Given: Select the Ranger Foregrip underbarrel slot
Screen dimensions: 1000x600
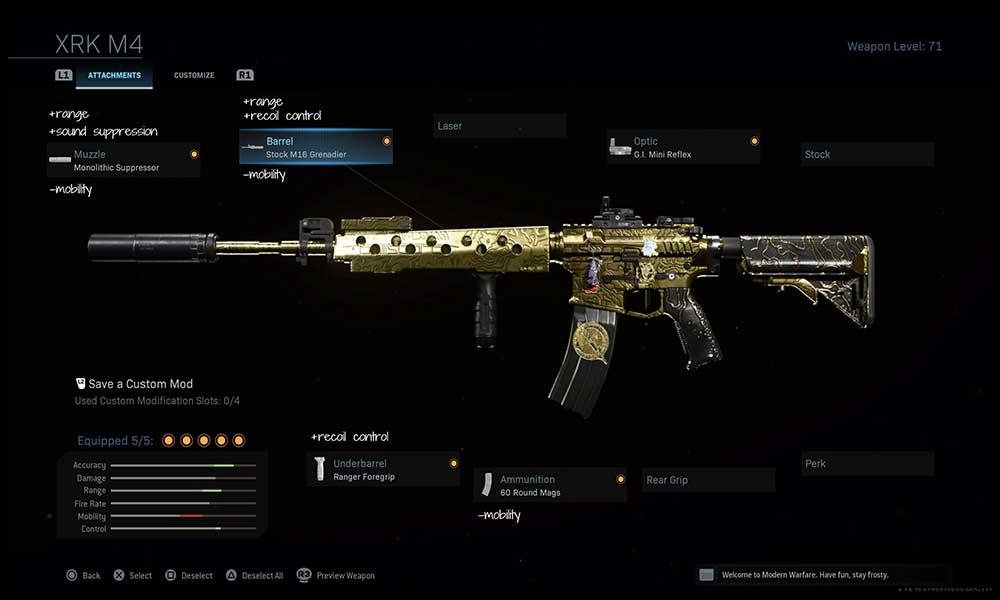Looking at the screenshot, I should point(383,469).
